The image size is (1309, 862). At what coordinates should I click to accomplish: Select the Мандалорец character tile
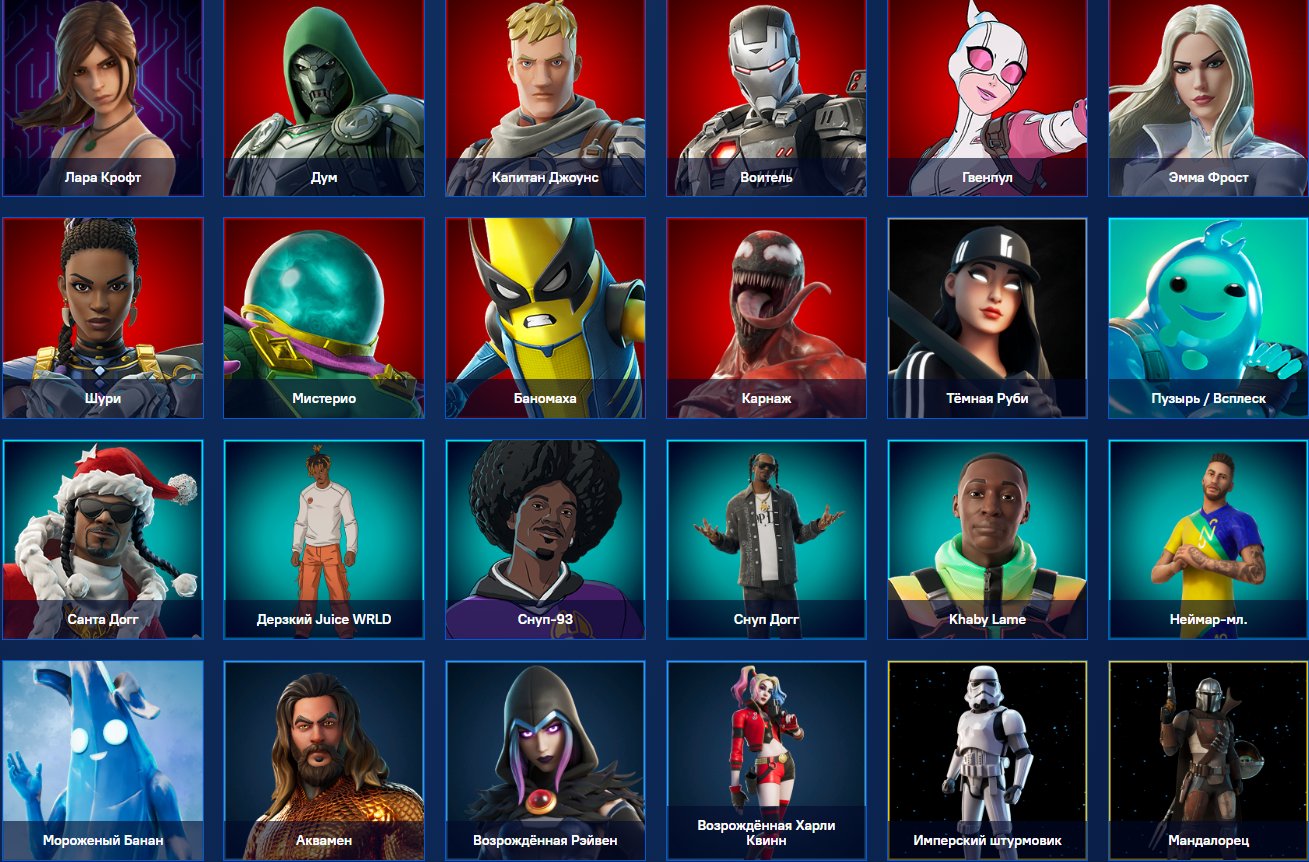click(1207, 760)
